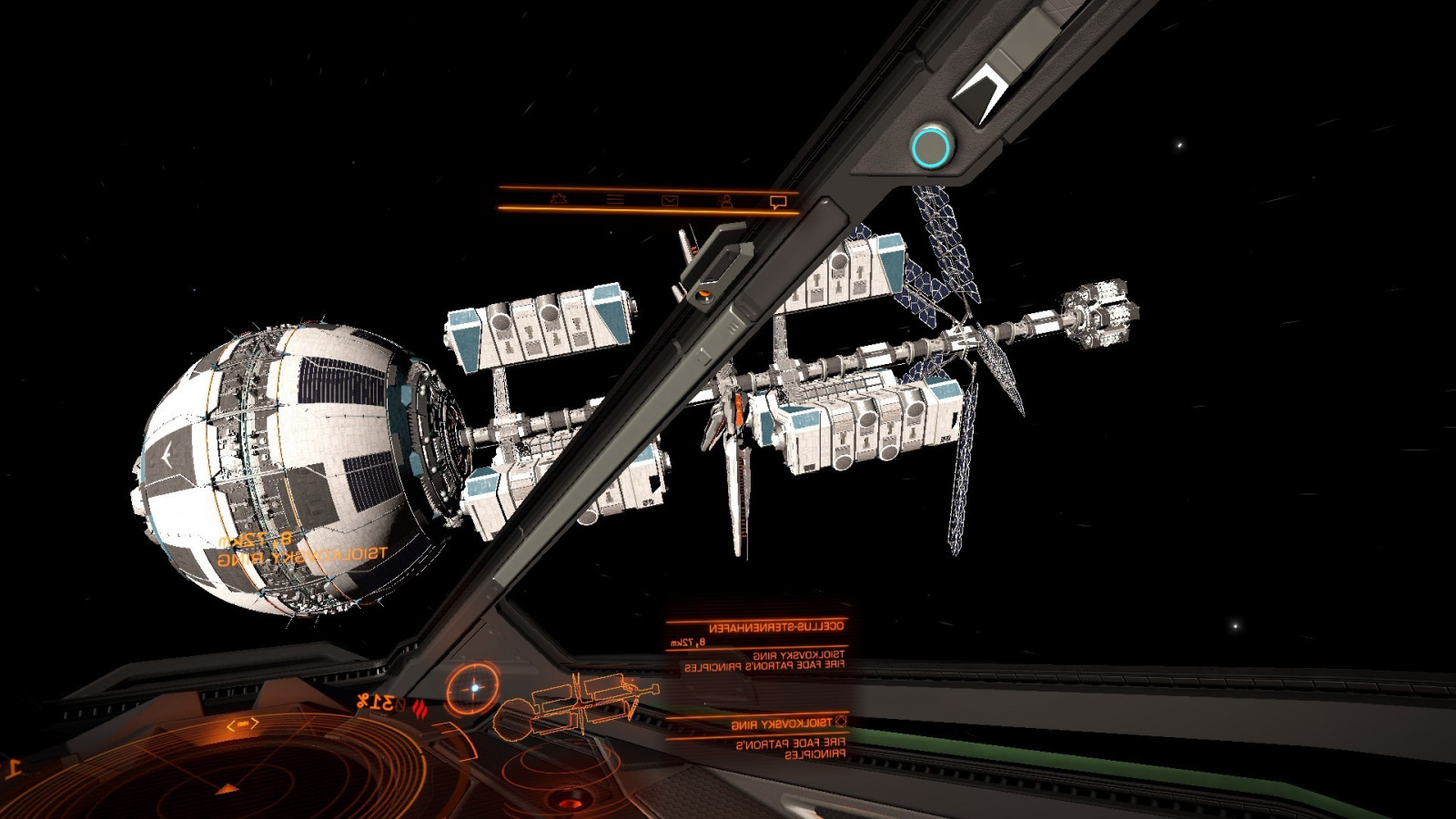Open the inbox envelope tab

(670, 200)
